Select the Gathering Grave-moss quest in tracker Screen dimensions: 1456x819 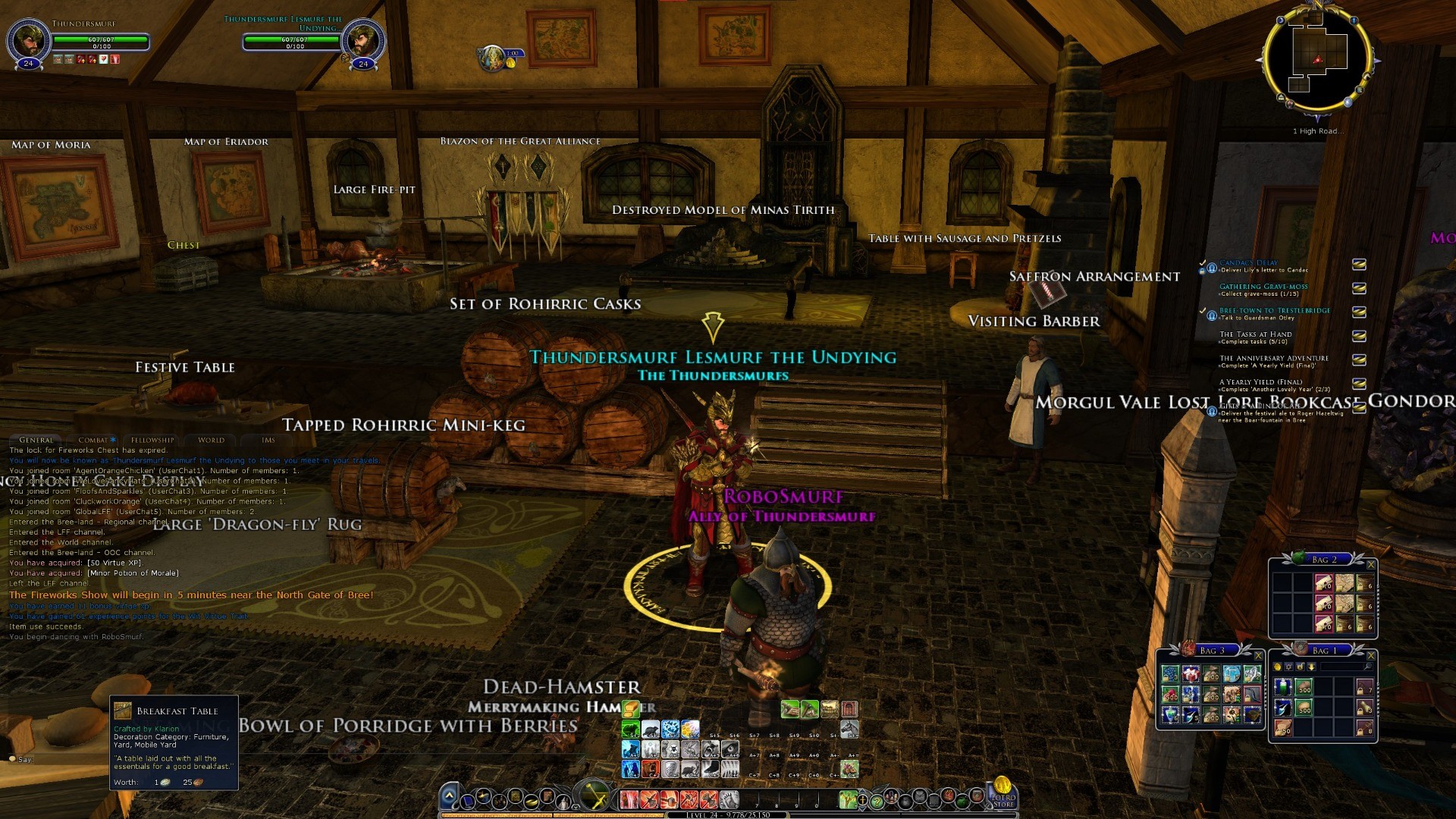click(1263, 287)
